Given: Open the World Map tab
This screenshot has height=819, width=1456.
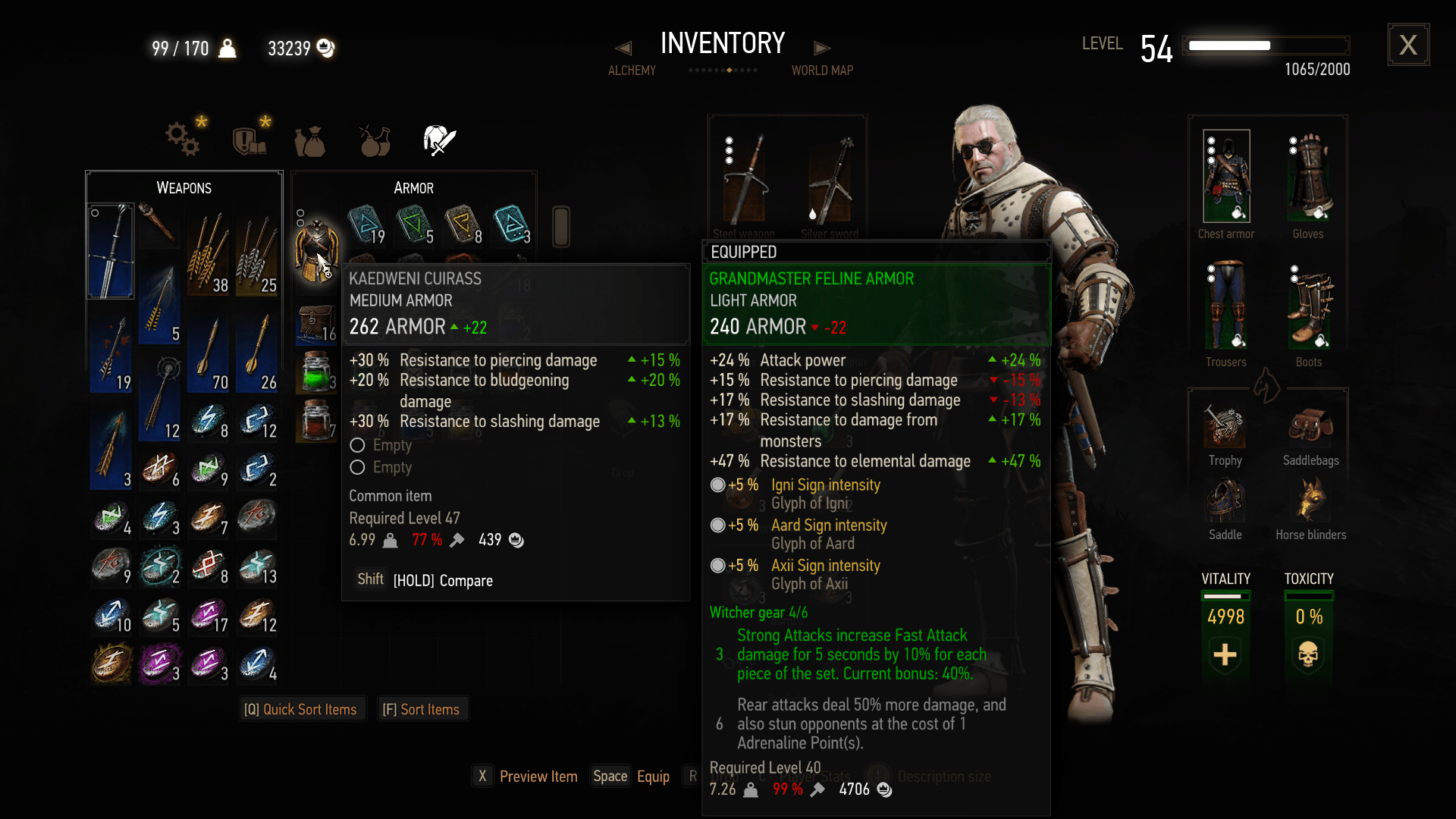Looking at the screenshot, I should coord(822,70).
